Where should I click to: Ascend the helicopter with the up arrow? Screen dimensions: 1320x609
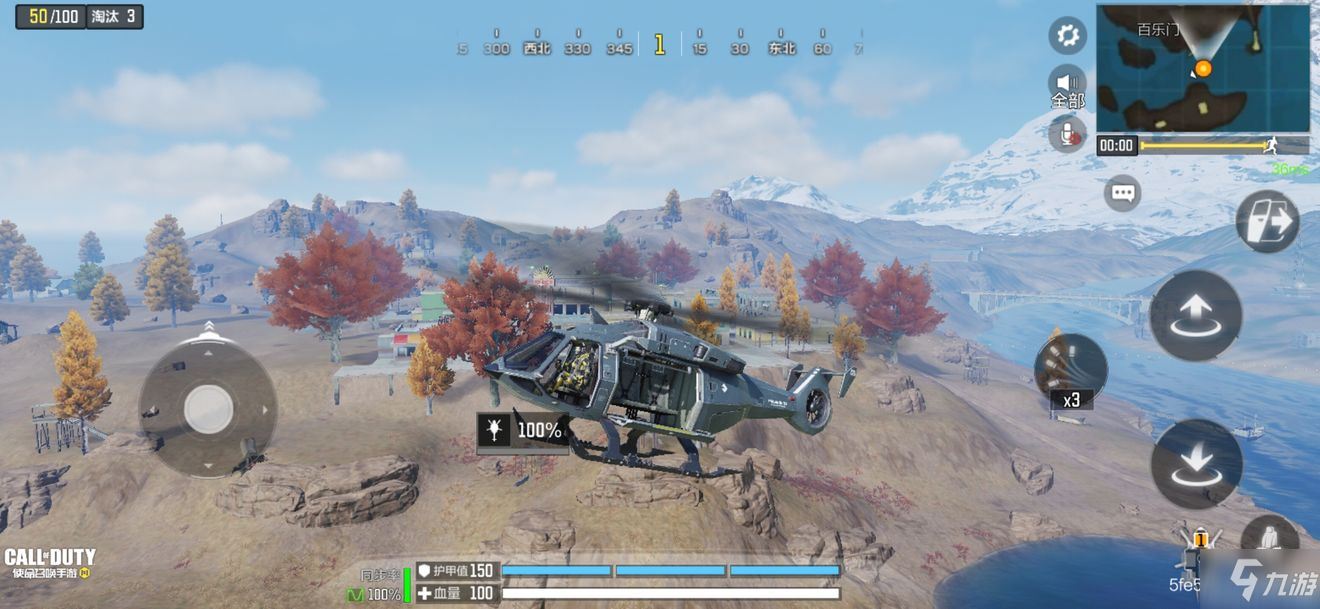[1196, 315]
